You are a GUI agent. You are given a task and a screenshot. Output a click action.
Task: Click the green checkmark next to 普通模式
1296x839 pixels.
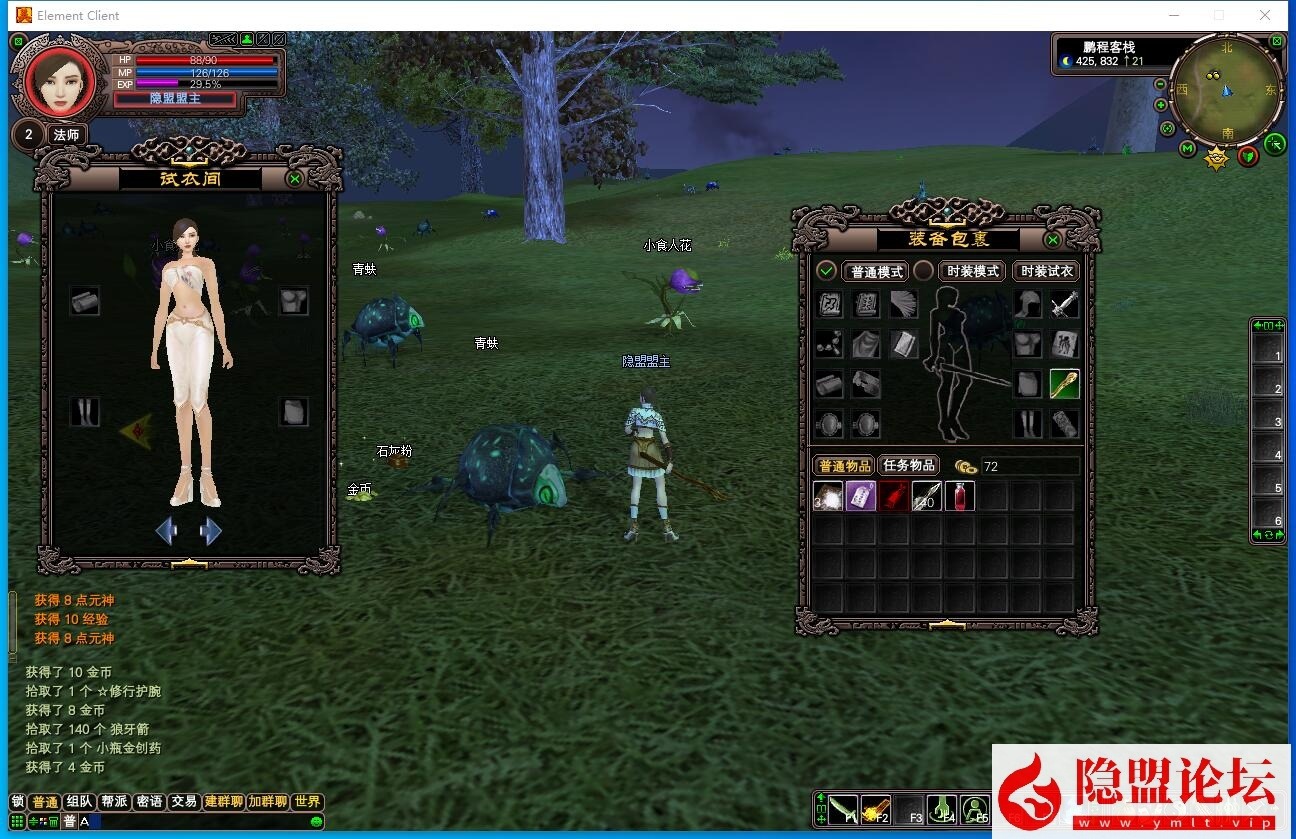(826, 271)
